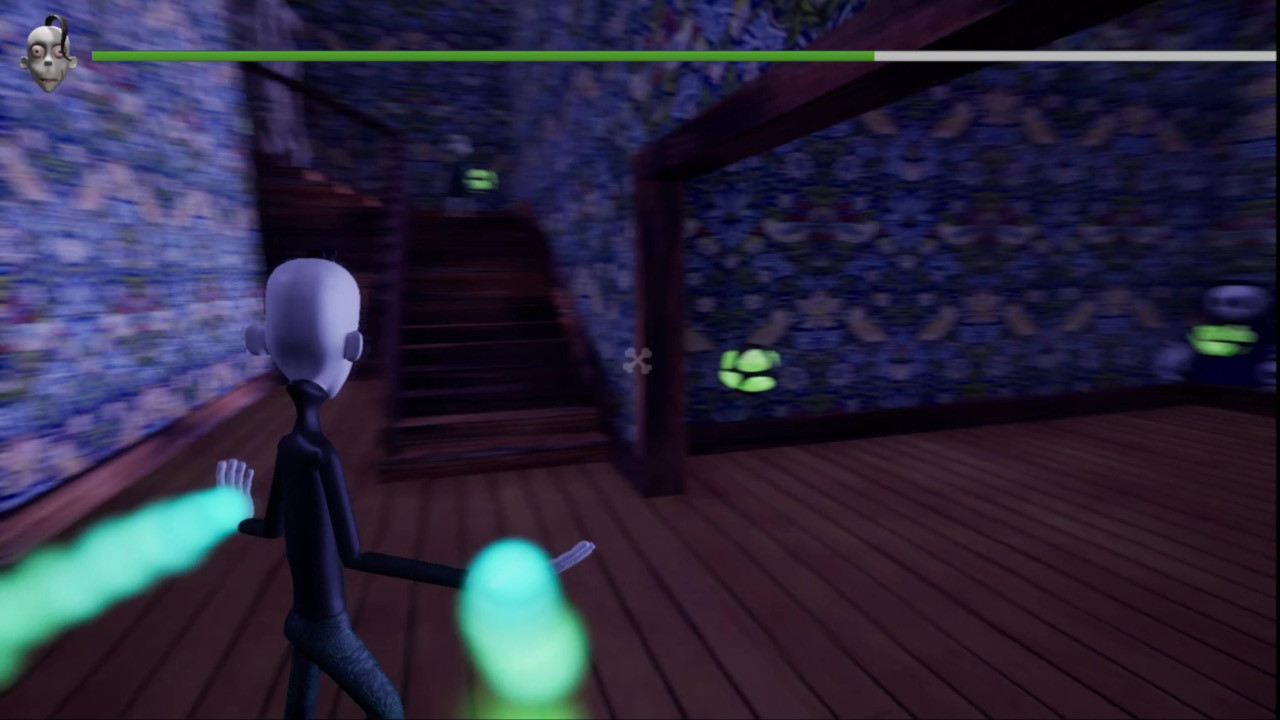Select the bone crosshair reticle

(638, 362)
